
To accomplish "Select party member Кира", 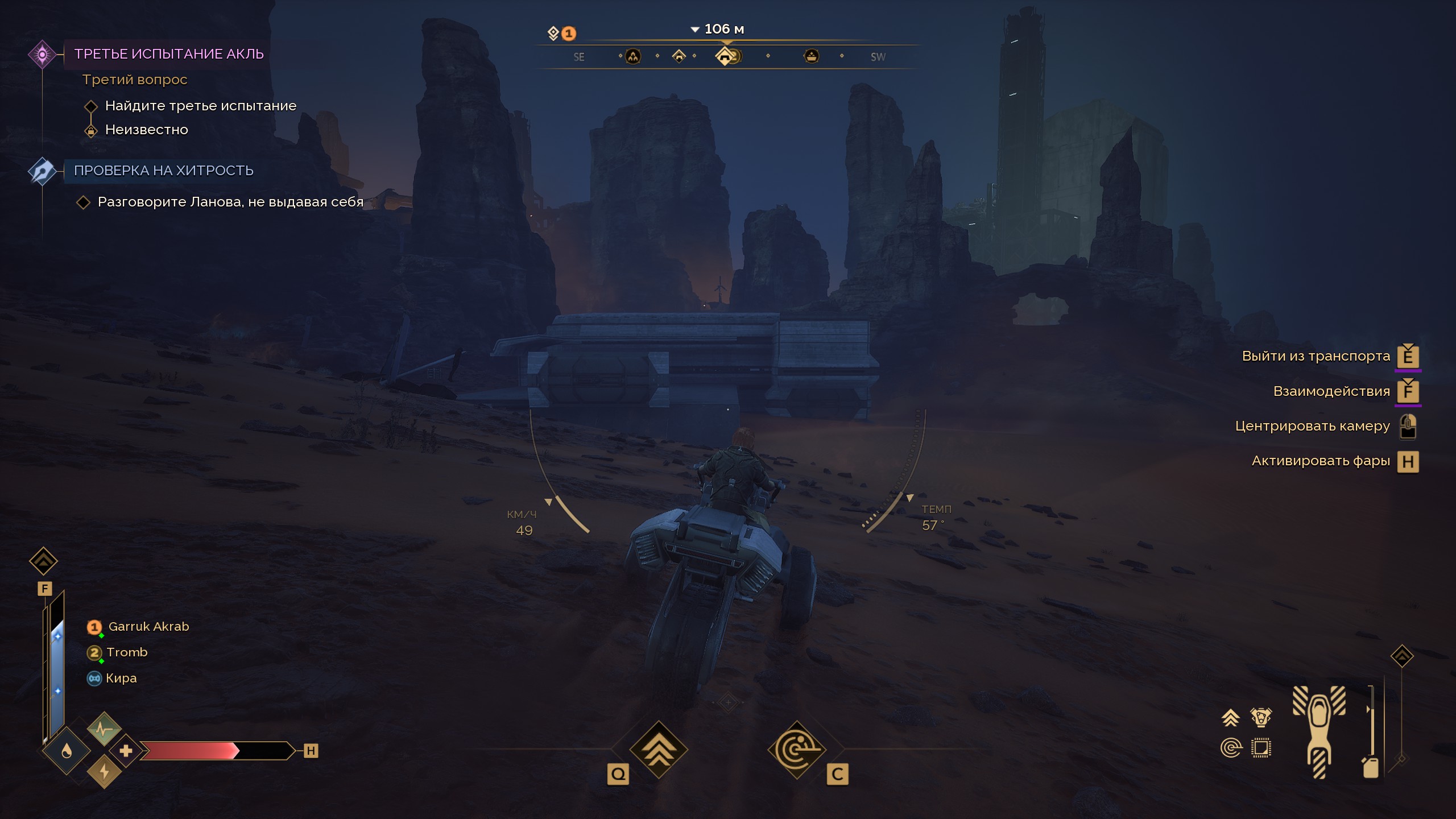I will [121, 679].
